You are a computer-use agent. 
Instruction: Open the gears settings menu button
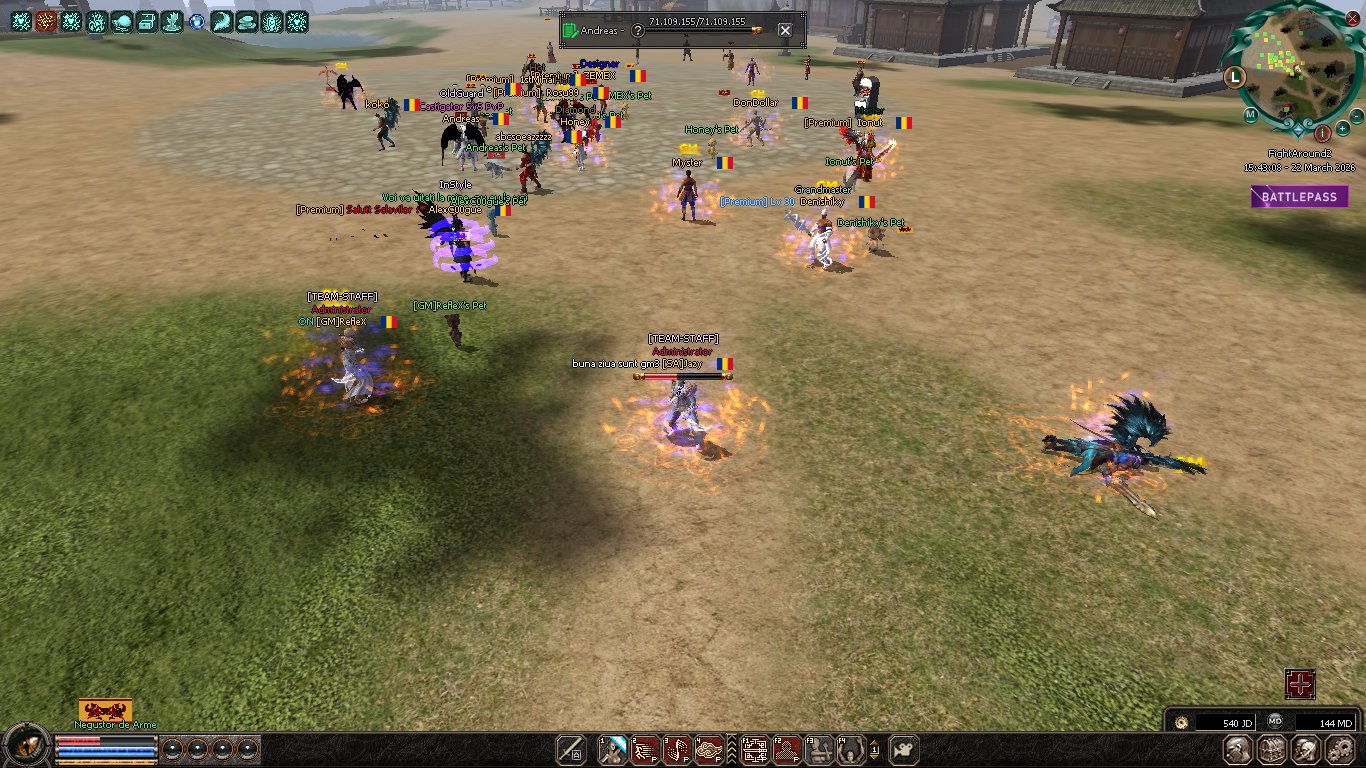tap(1339, 750)
